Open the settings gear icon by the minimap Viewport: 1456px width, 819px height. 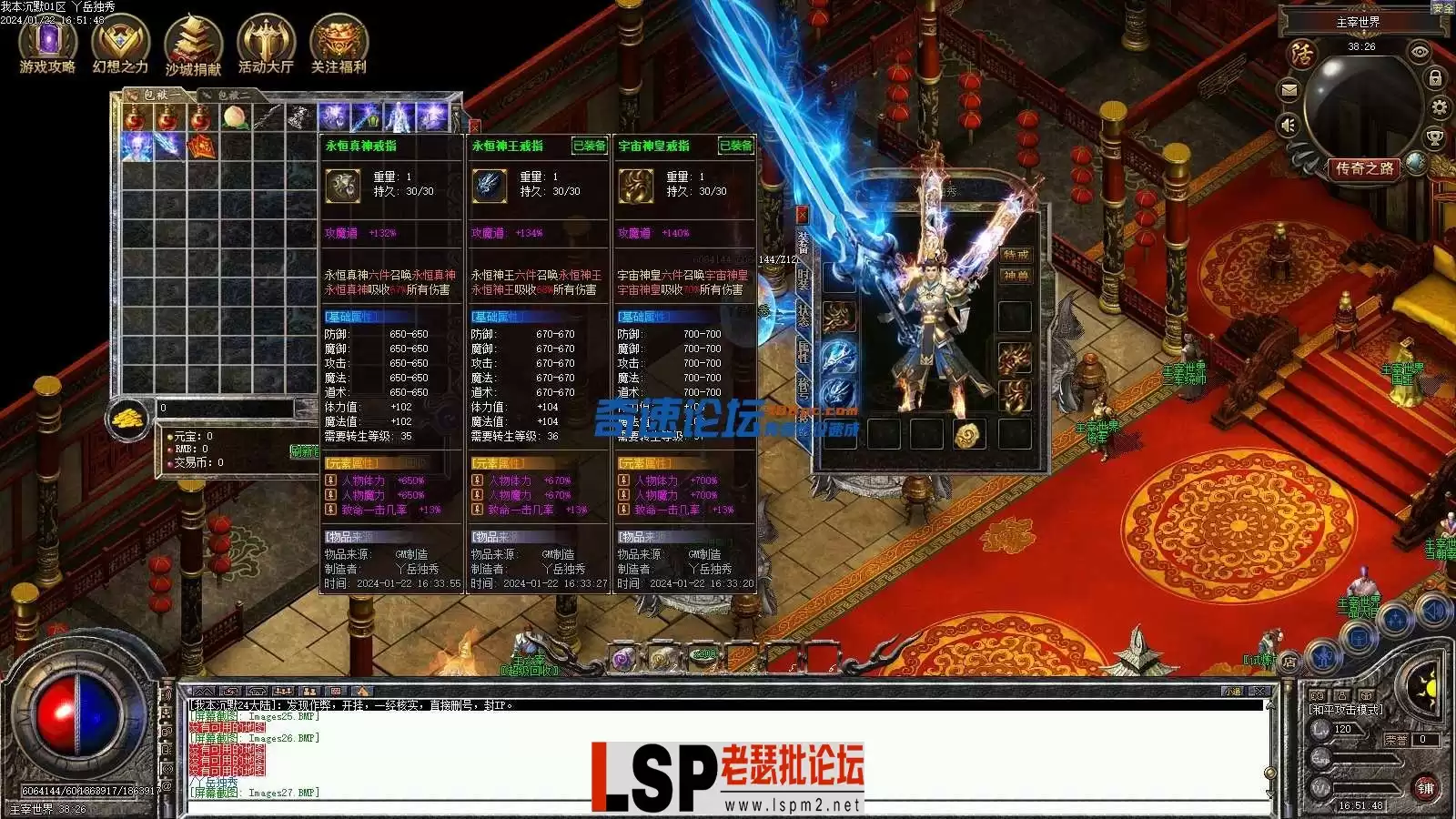(x=1439, y=106)
